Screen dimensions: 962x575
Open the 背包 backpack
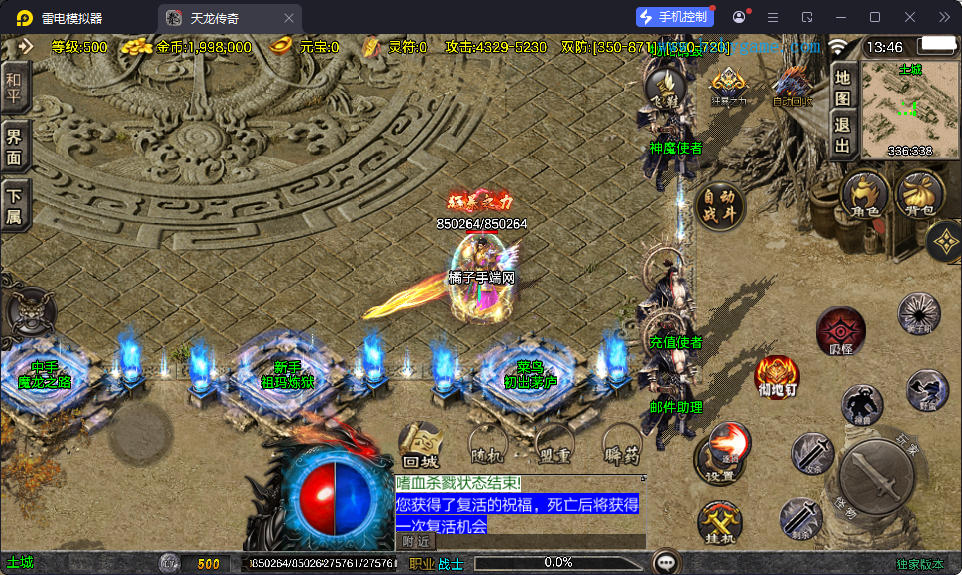coord(919,194)
